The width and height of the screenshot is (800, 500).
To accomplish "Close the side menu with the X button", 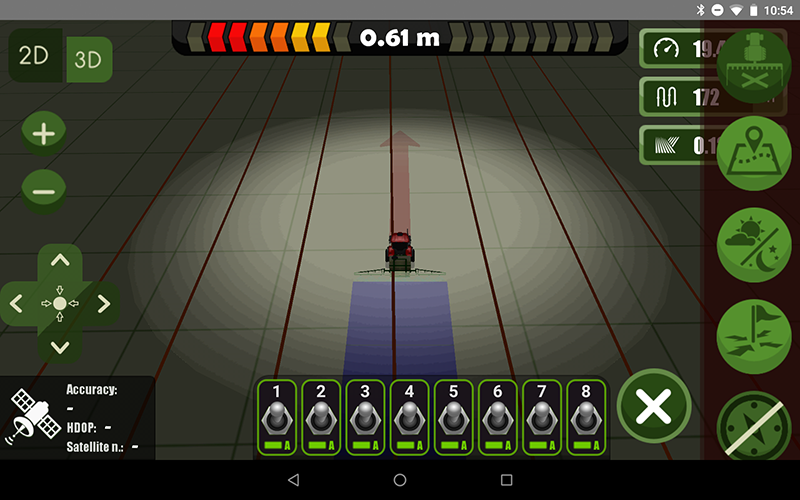I will [x=654, y=407].
